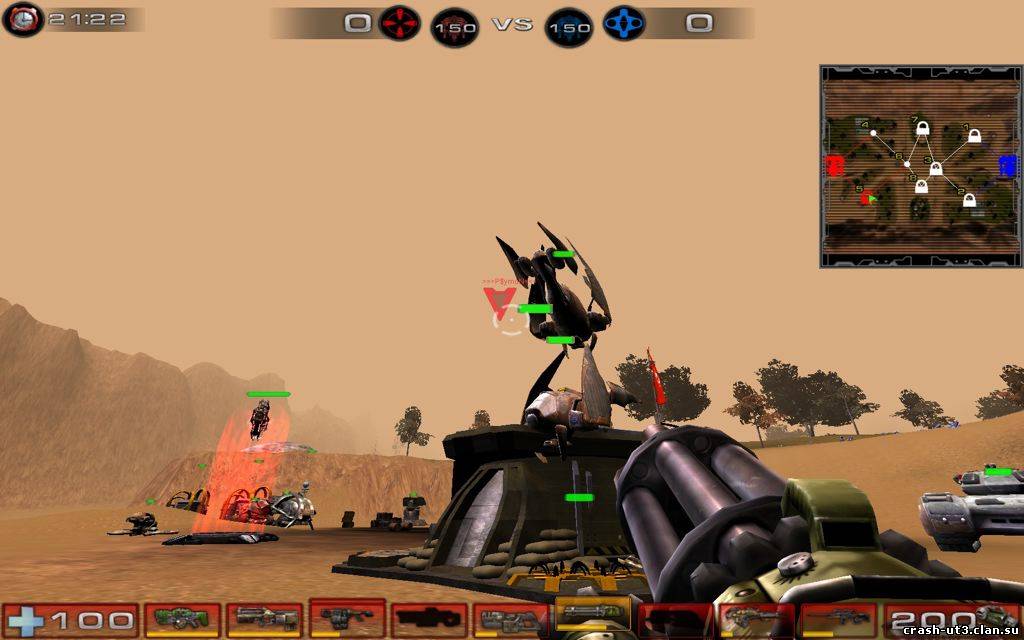The image size is (1024, 640).
Task: Select the highlighted Stinger minigun weapon slot
Action: click(593, 617)
